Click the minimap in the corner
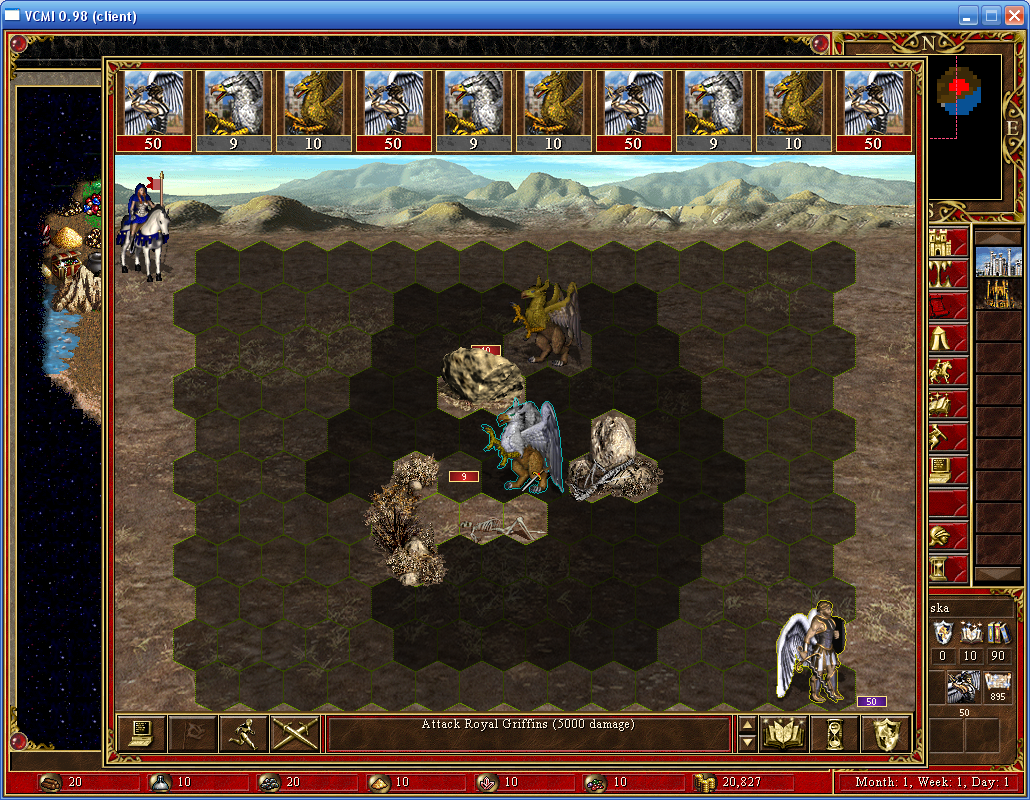The width and height of the screenshot is (1030, 800). (x=964, y=126)
